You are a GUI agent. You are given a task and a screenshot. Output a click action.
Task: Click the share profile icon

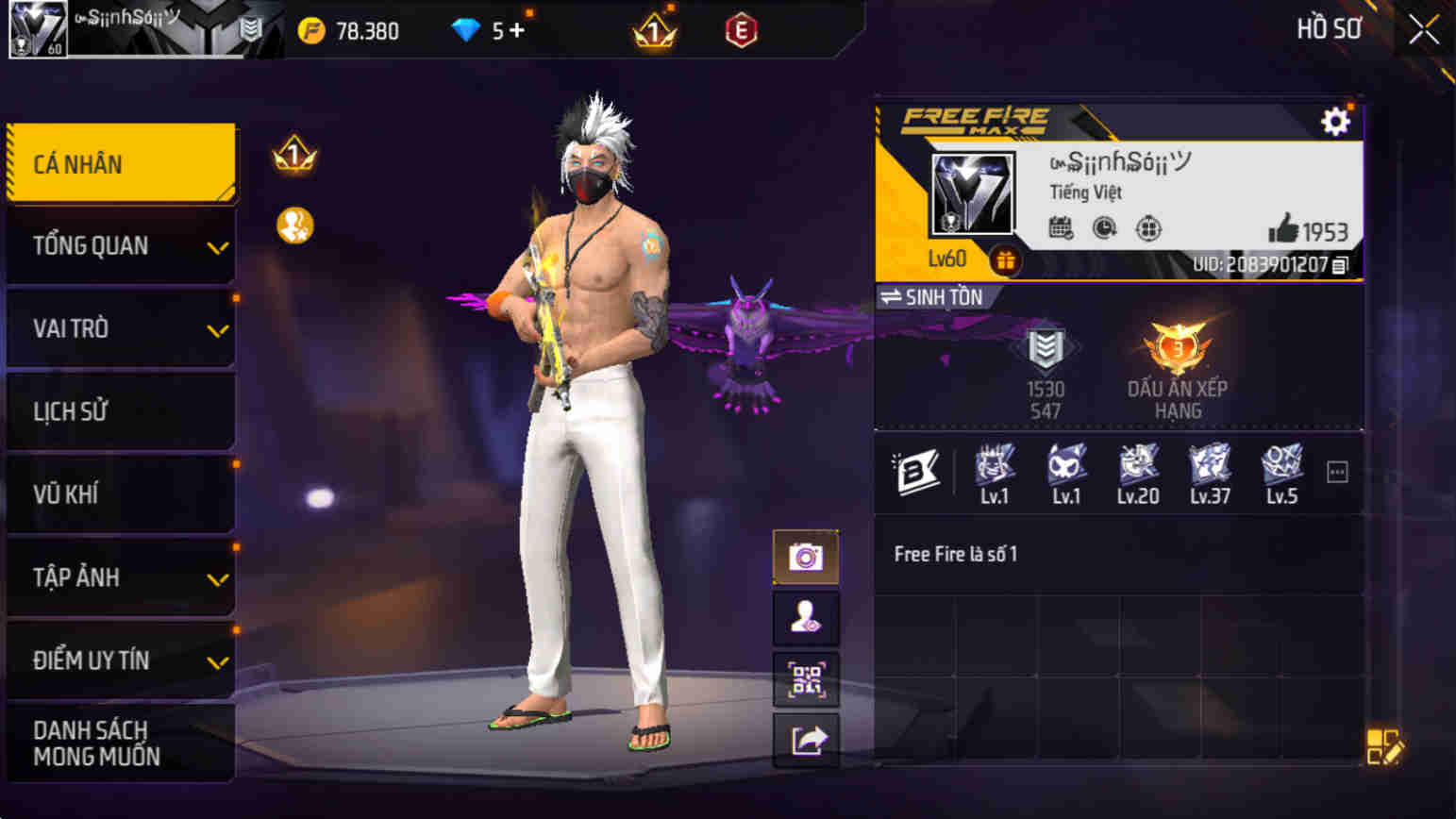coord(806,743)
